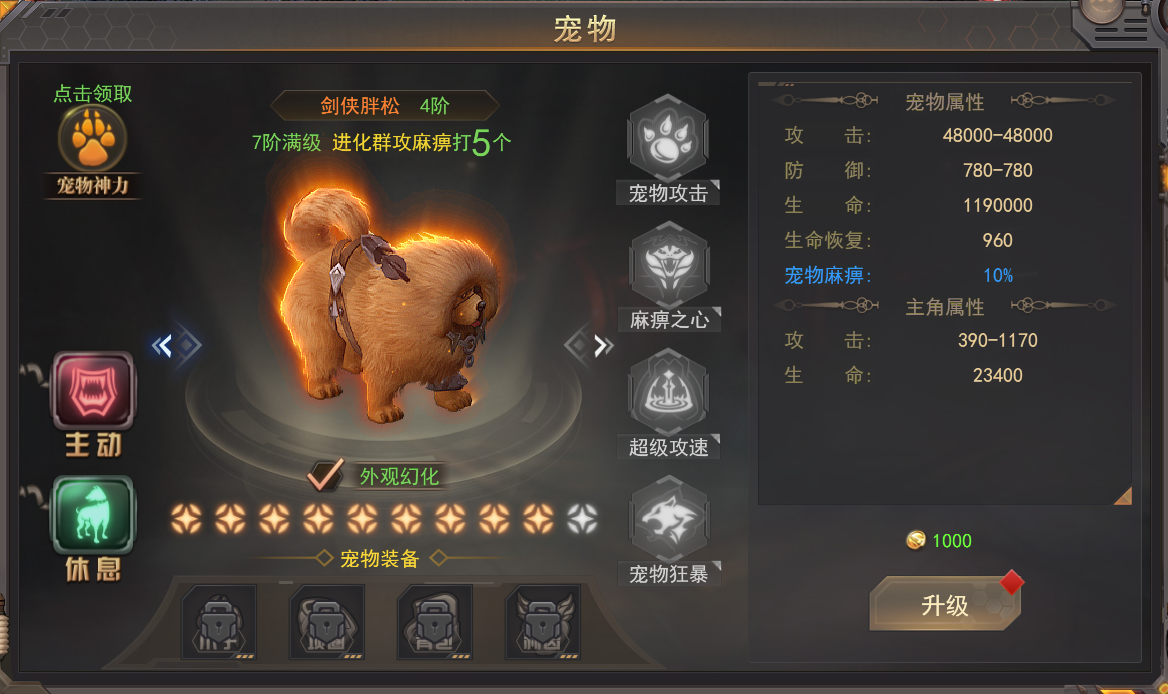Click the 升级 upgrade button
1168x694 pixels.
tap(944, 604)
